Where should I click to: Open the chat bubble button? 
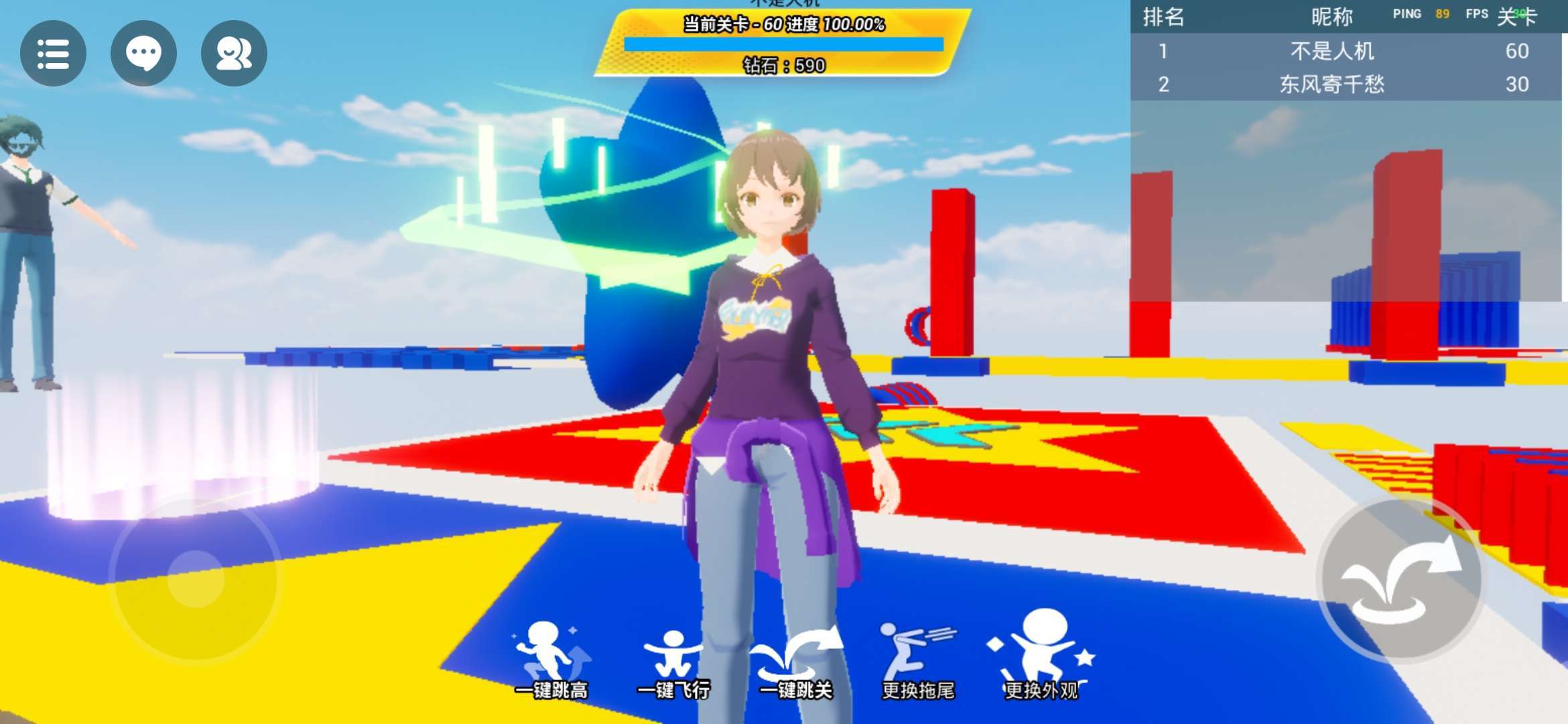click(143, 53)
